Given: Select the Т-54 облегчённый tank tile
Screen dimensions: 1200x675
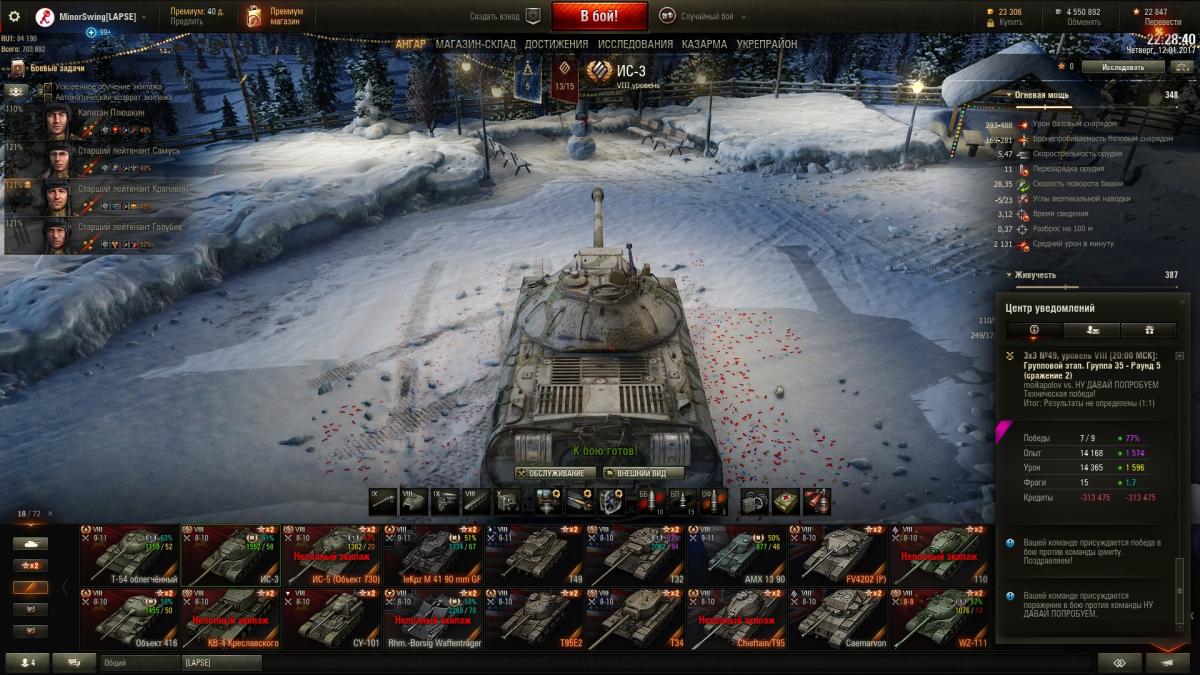Looking at the screenshot, I should pyautogui.click(x=129, y=555).
